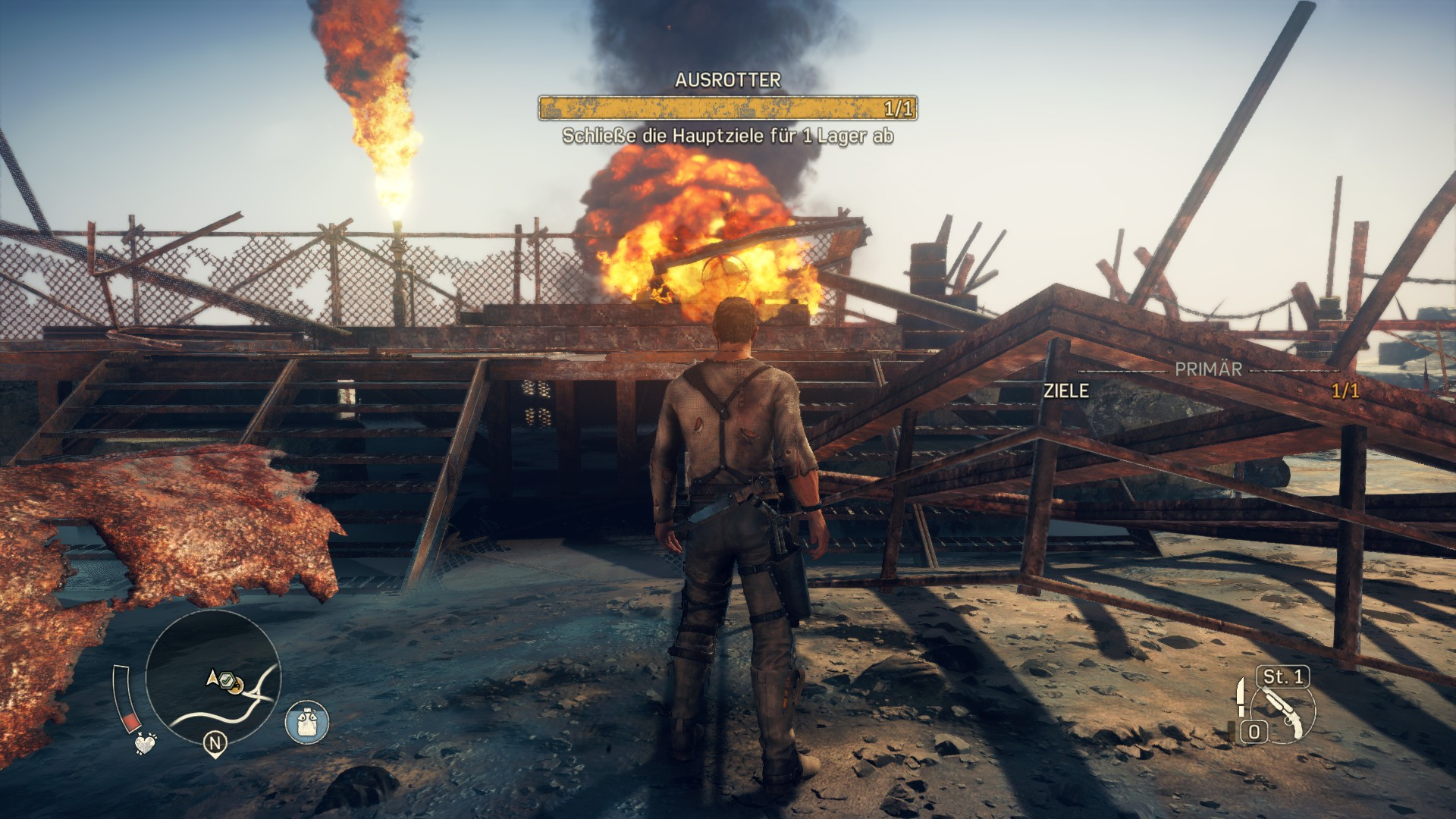The height and width of the screenshot is (819, 1456).
Task: Click the yellow car marker on minimap
Action: click(x=237, y=686)
